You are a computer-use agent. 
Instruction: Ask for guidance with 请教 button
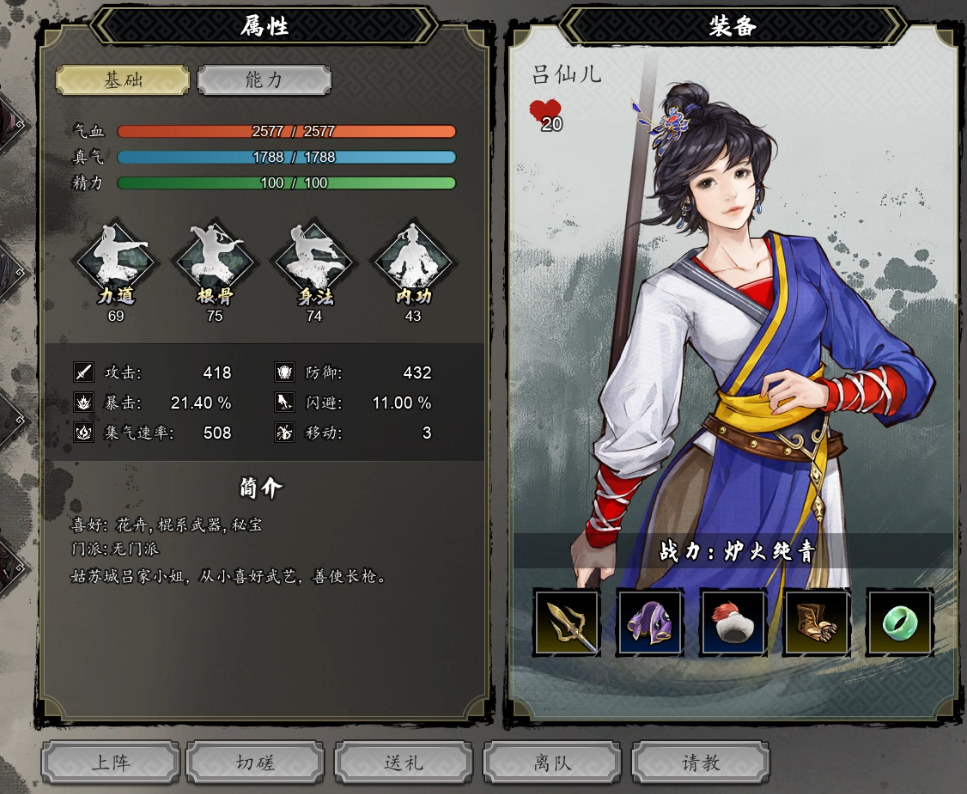tap(701, 763)
